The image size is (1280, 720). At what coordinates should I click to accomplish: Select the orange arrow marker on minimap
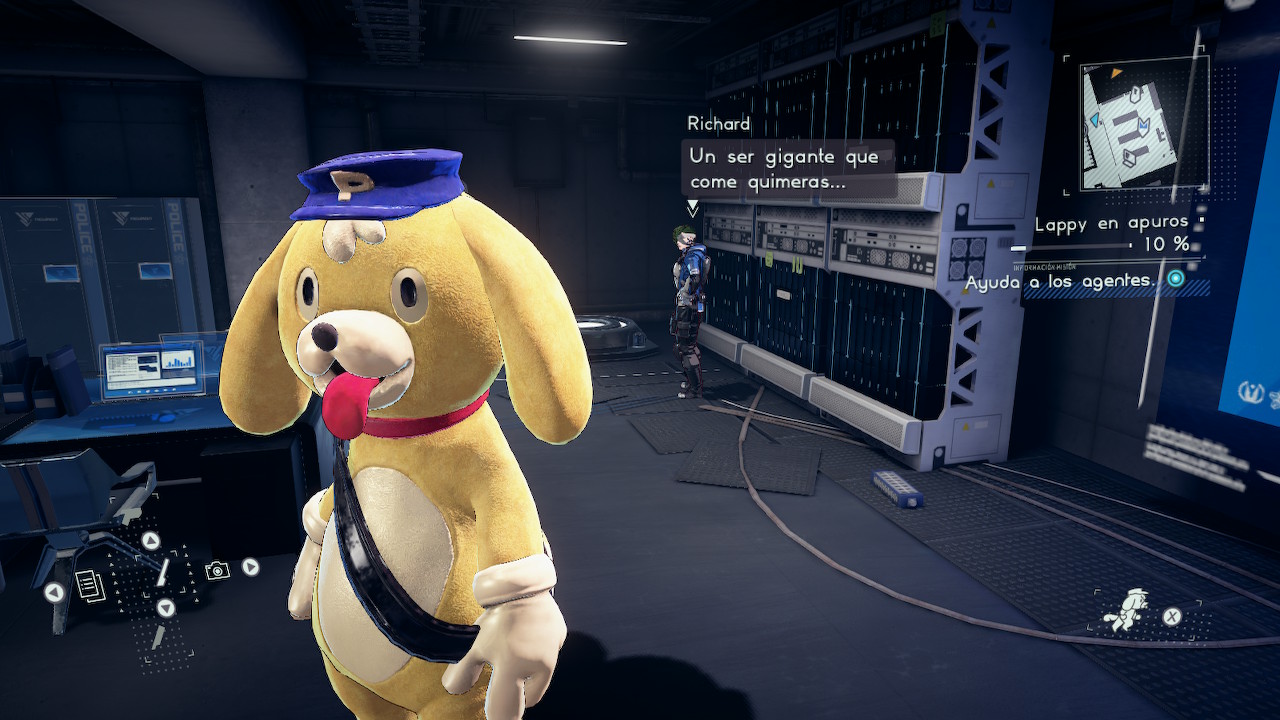(1115, 73)
